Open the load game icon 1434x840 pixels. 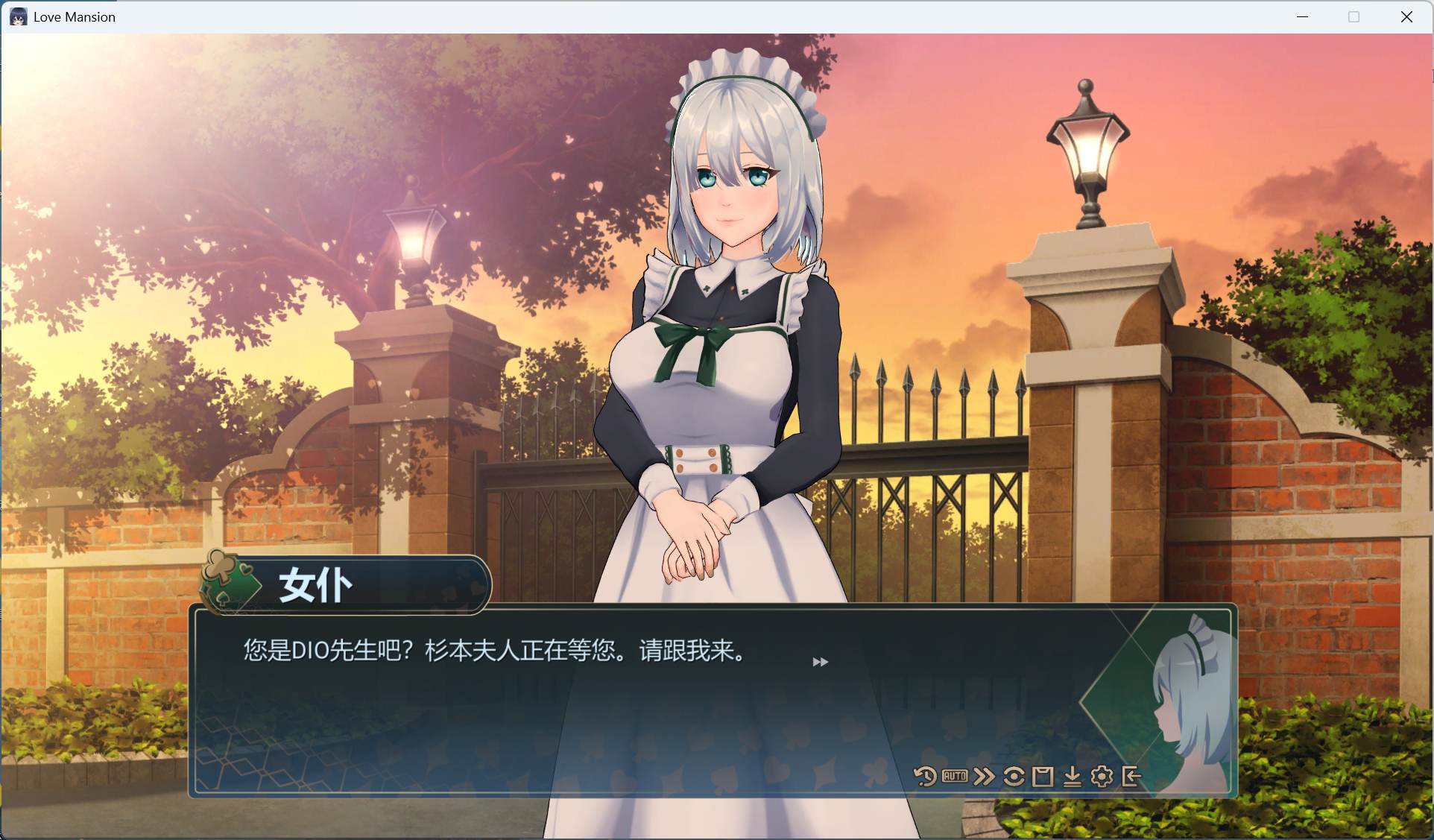(x=1073, y=776)
